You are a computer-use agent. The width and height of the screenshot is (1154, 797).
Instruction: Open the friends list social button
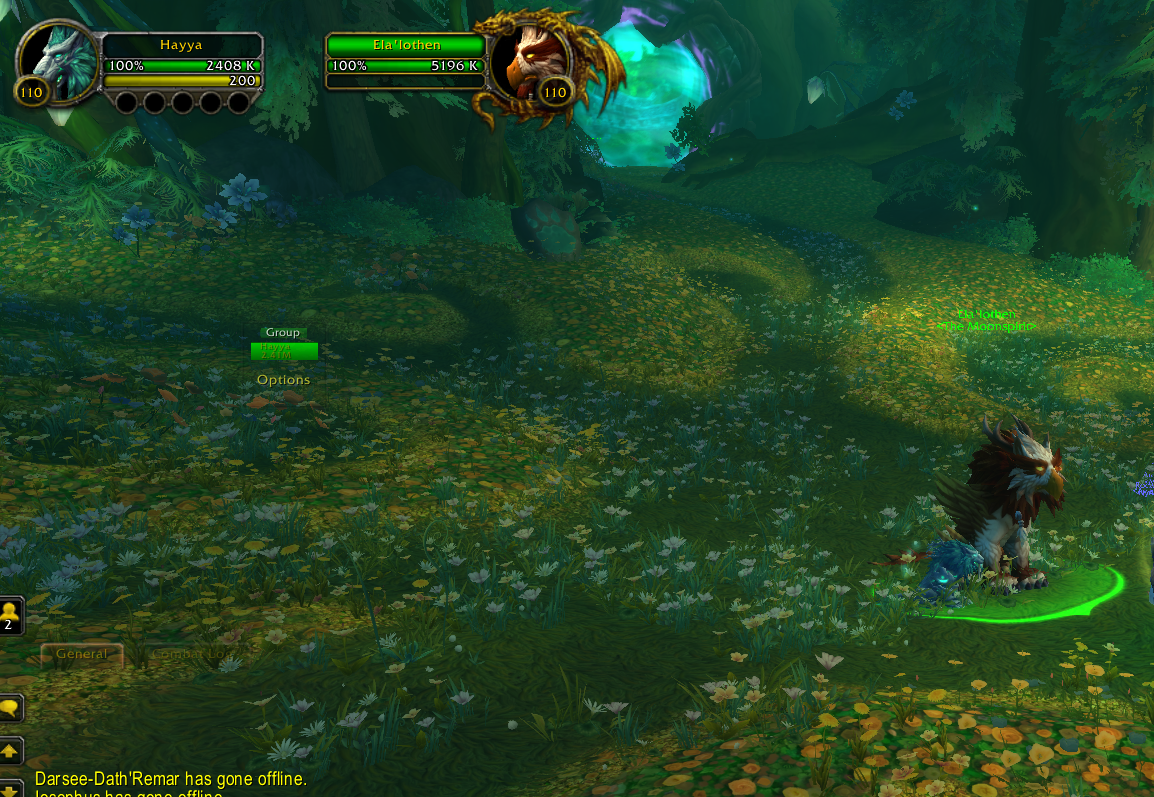[x=10, y=615]
